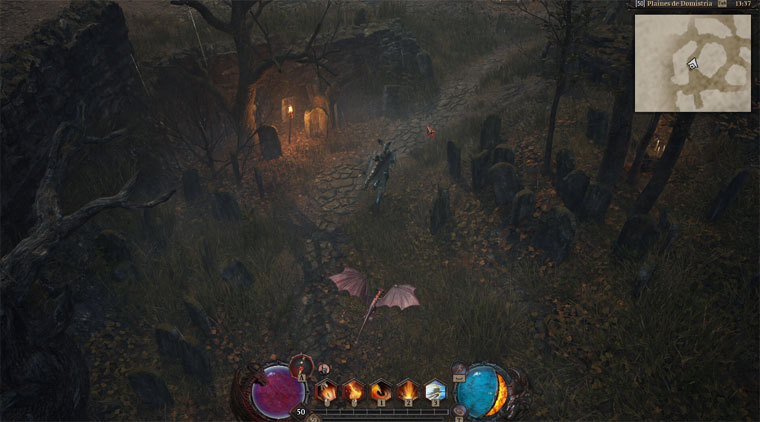The image size is (760, 422).
Task: Click the small portrait icon above the skill bar
Action: [323, 369]
